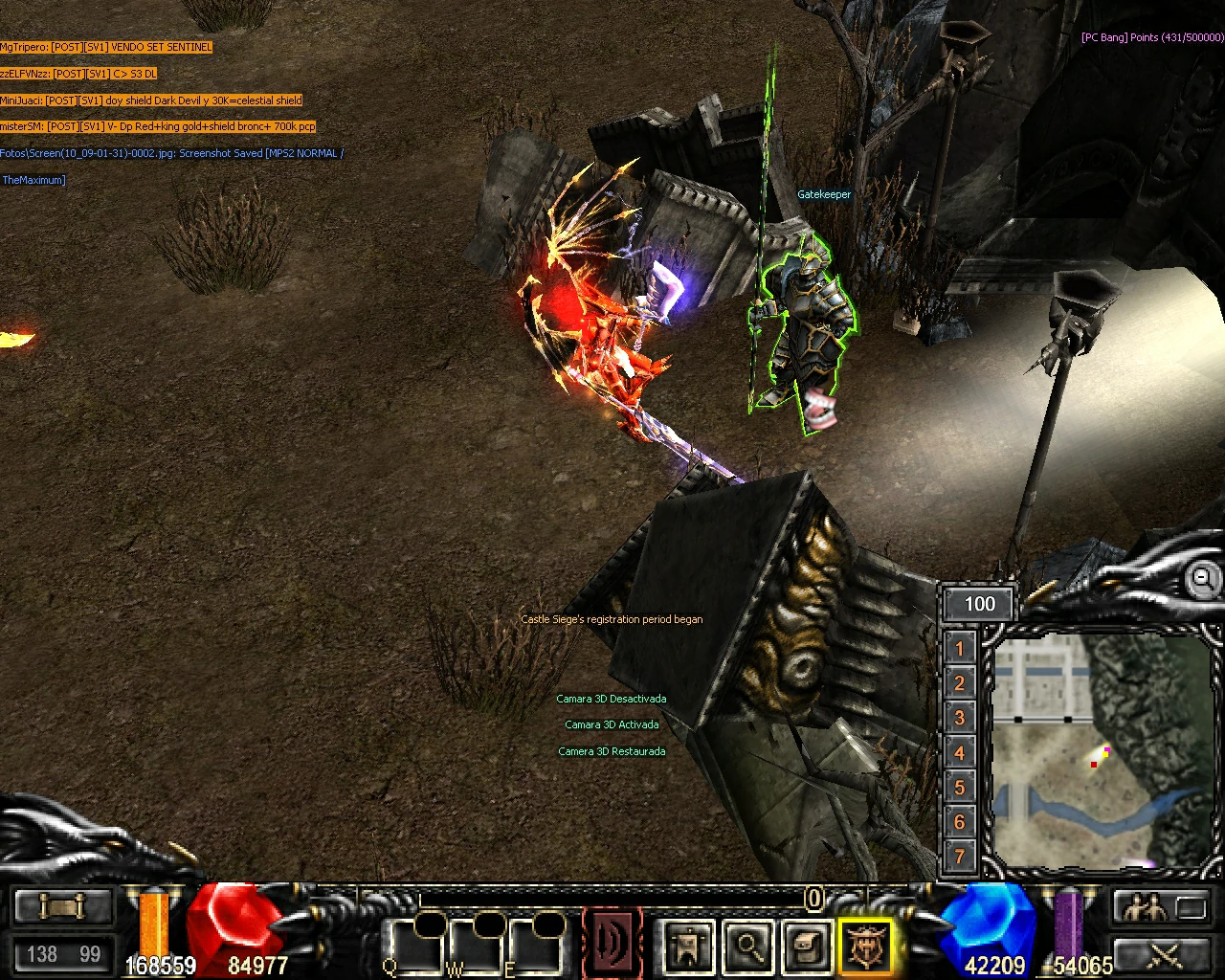Click the 100 value button above minimap
This screenshot has height=980, width=1225.
(979, 604)
